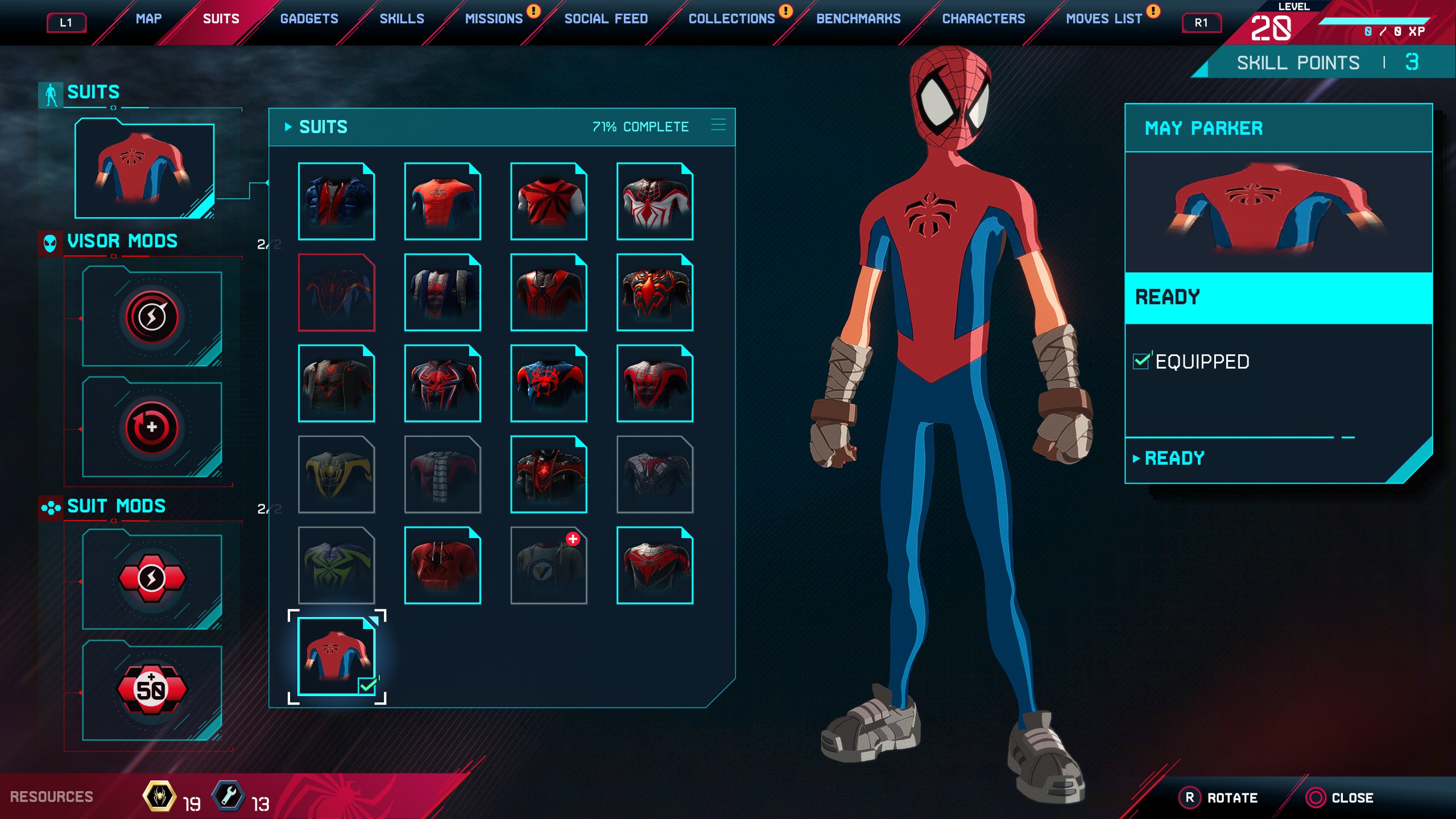Toggle the Suits list sort icon

click(x=718, y=125)
